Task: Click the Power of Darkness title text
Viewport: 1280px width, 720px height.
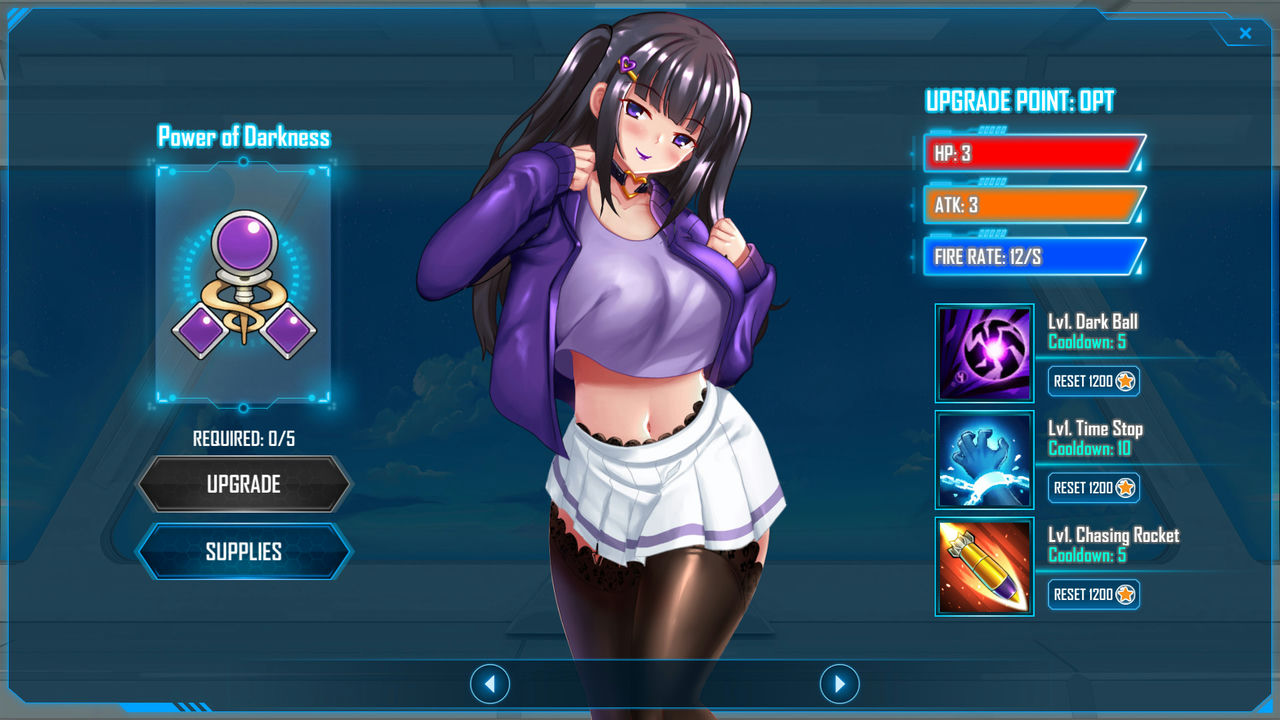Action: pos(244,137)
